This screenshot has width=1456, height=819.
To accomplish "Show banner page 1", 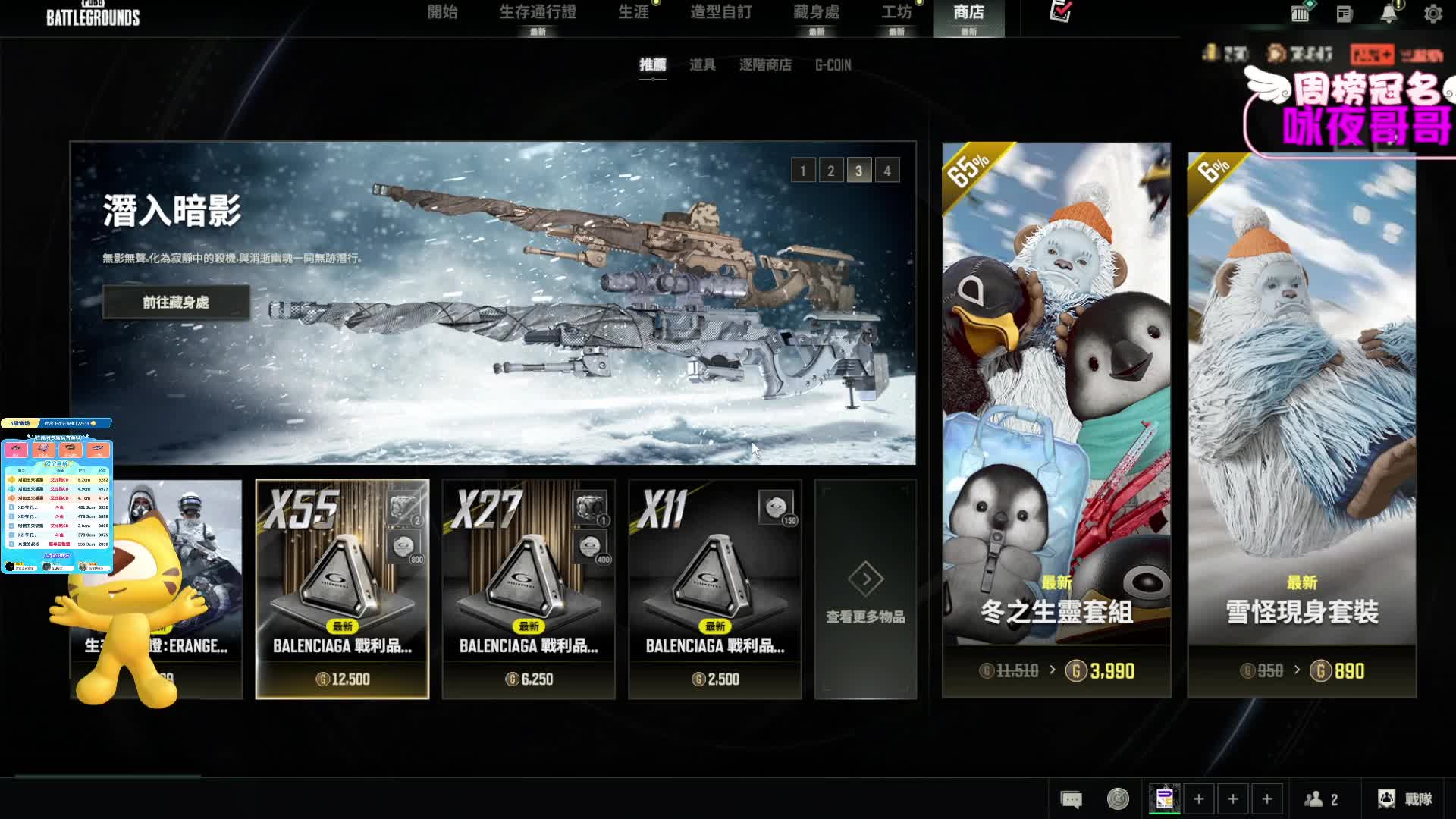I will (803, 171).
